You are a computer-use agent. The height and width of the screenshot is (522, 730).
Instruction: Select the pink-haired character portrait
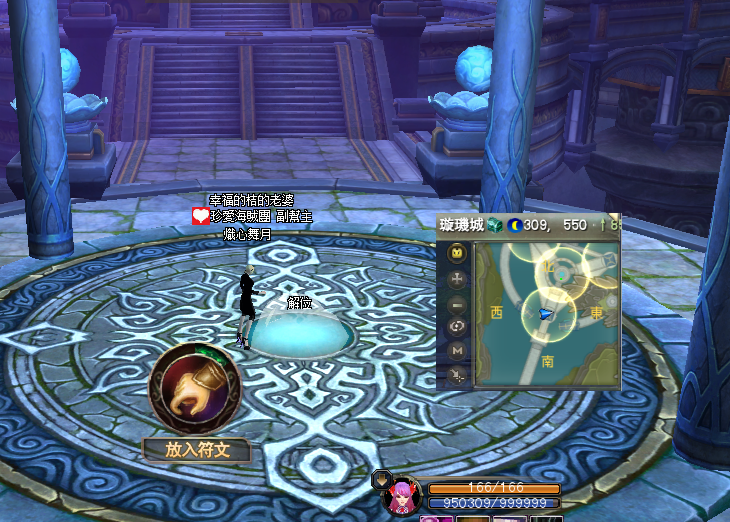(x=403, y=496)
